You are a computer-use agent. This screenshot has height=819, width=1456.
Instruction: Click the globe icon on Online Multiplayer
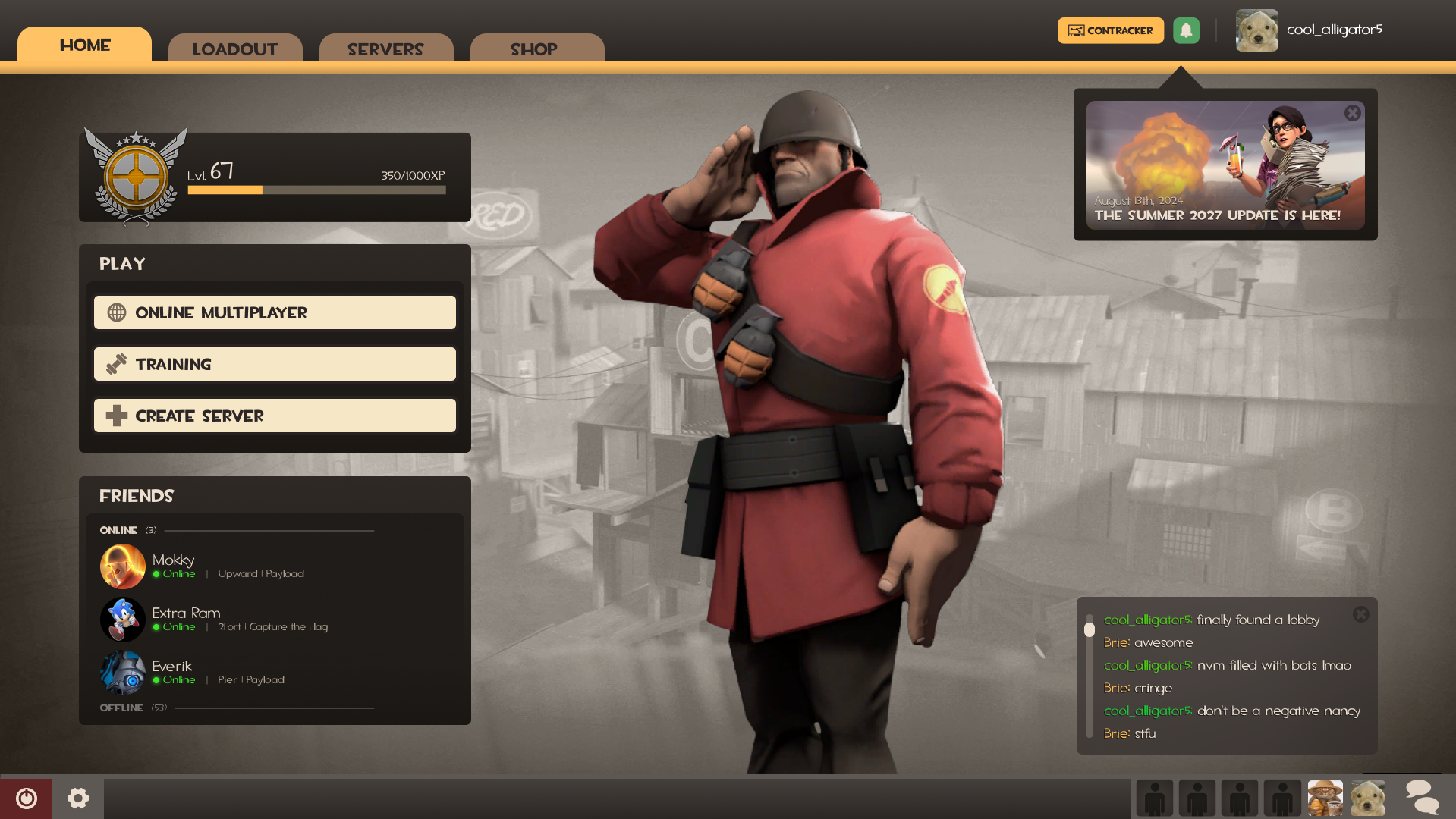tap(117, 312)
